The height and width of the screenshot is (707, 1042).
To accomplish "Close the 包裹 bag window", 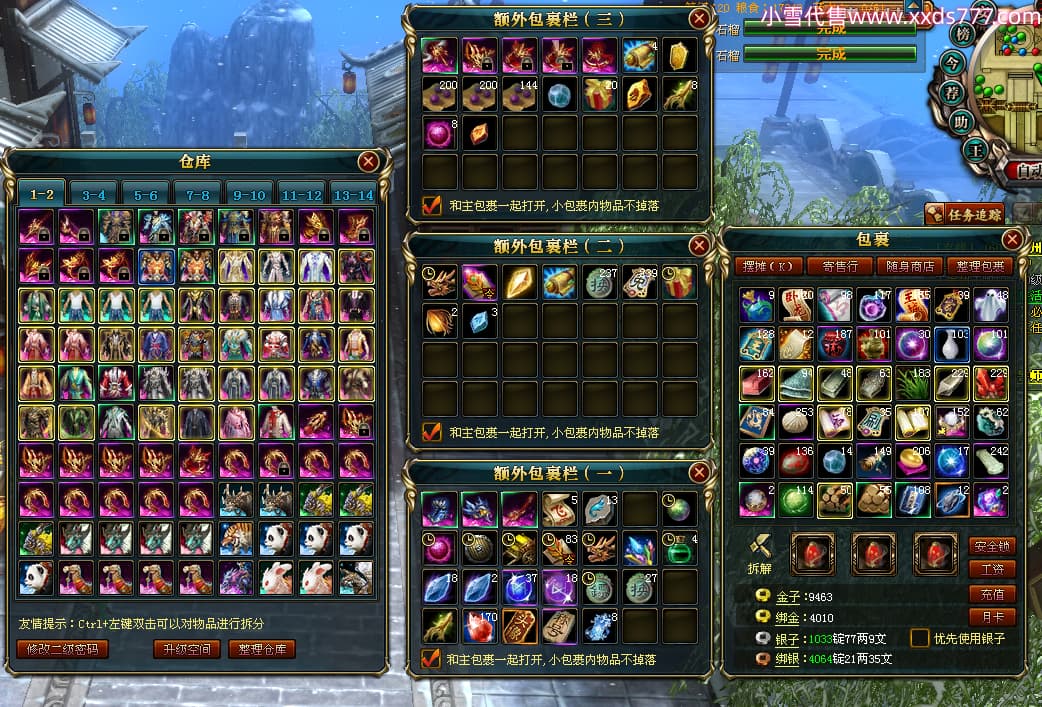I will [1013, 239].
